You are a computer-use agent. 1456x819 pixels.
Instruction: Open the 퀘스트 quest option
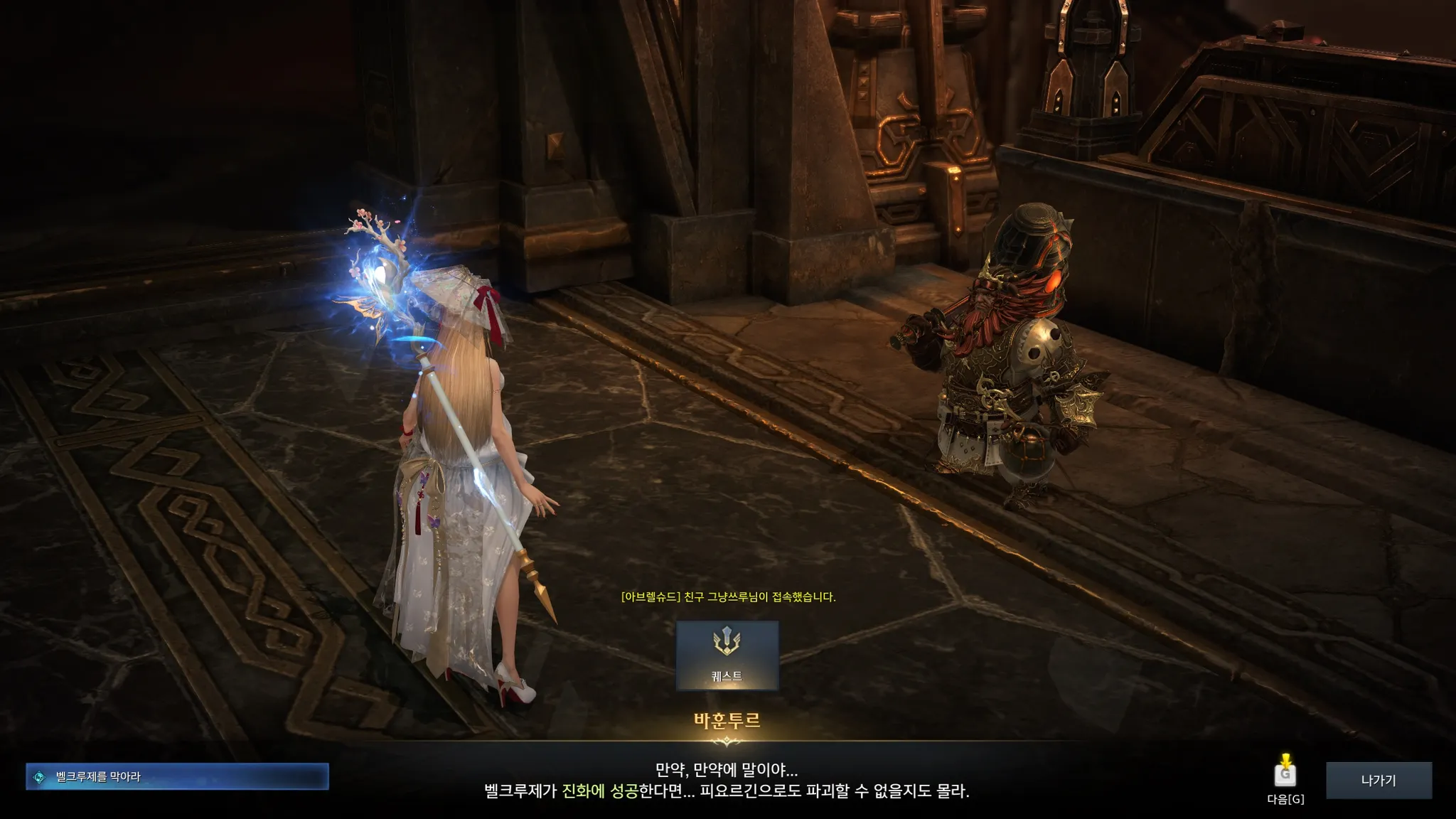pyautogui.click(x=727, y=655)
